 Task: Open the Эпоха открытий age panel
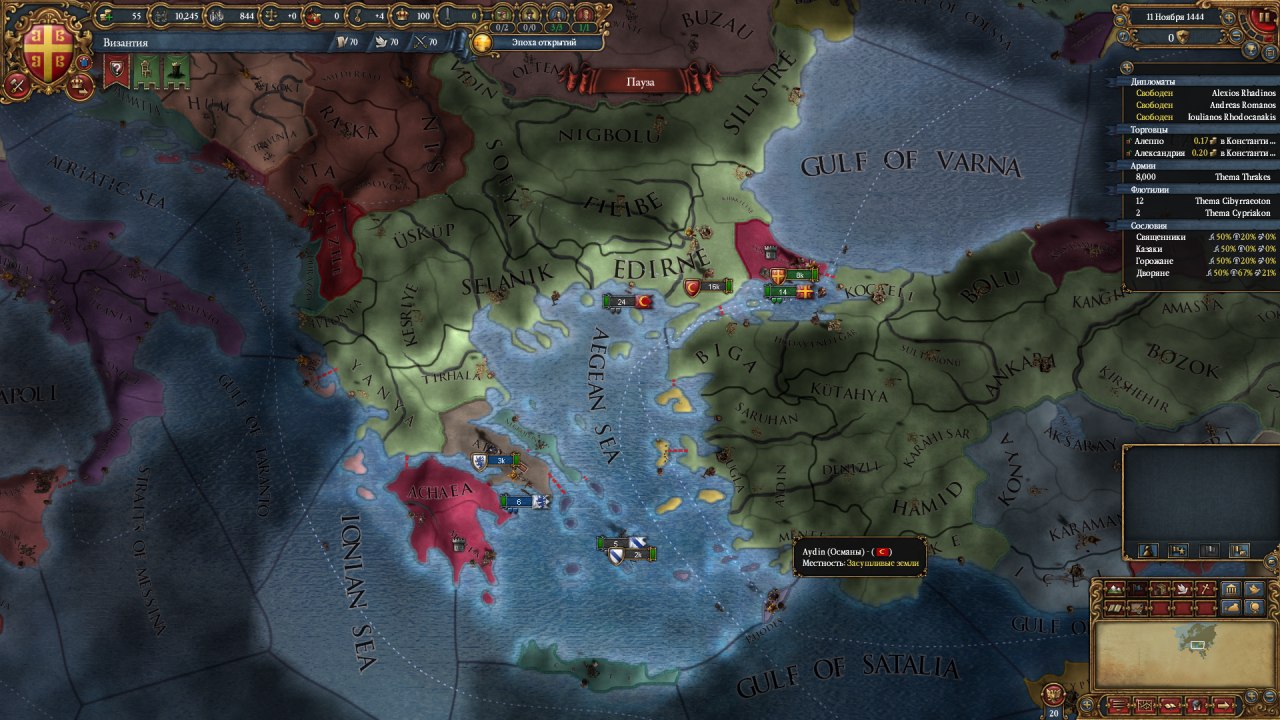pos(538,42)
